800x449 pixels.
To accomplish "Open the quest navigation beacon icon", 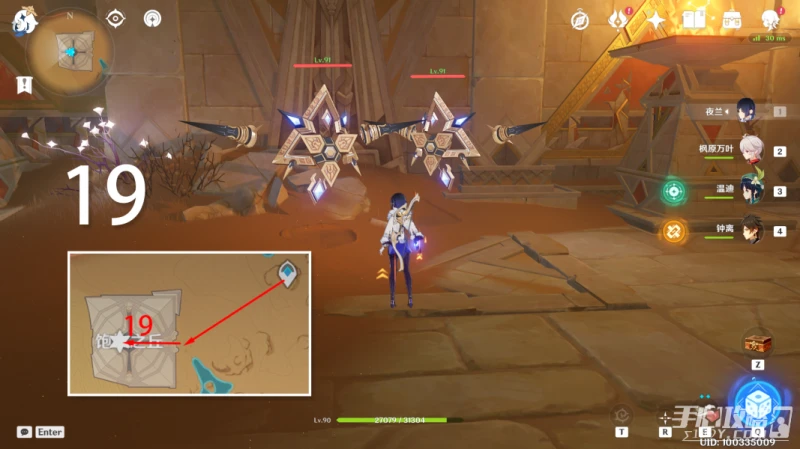I will (152, 18).
